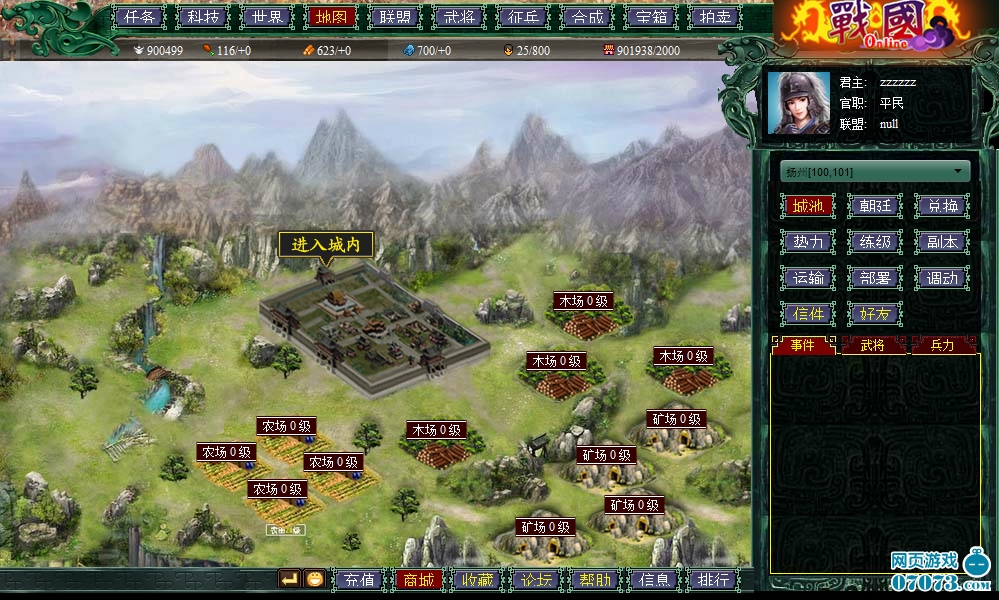
Task: Open the 兑换 exchange button
Action: (941, 206)
